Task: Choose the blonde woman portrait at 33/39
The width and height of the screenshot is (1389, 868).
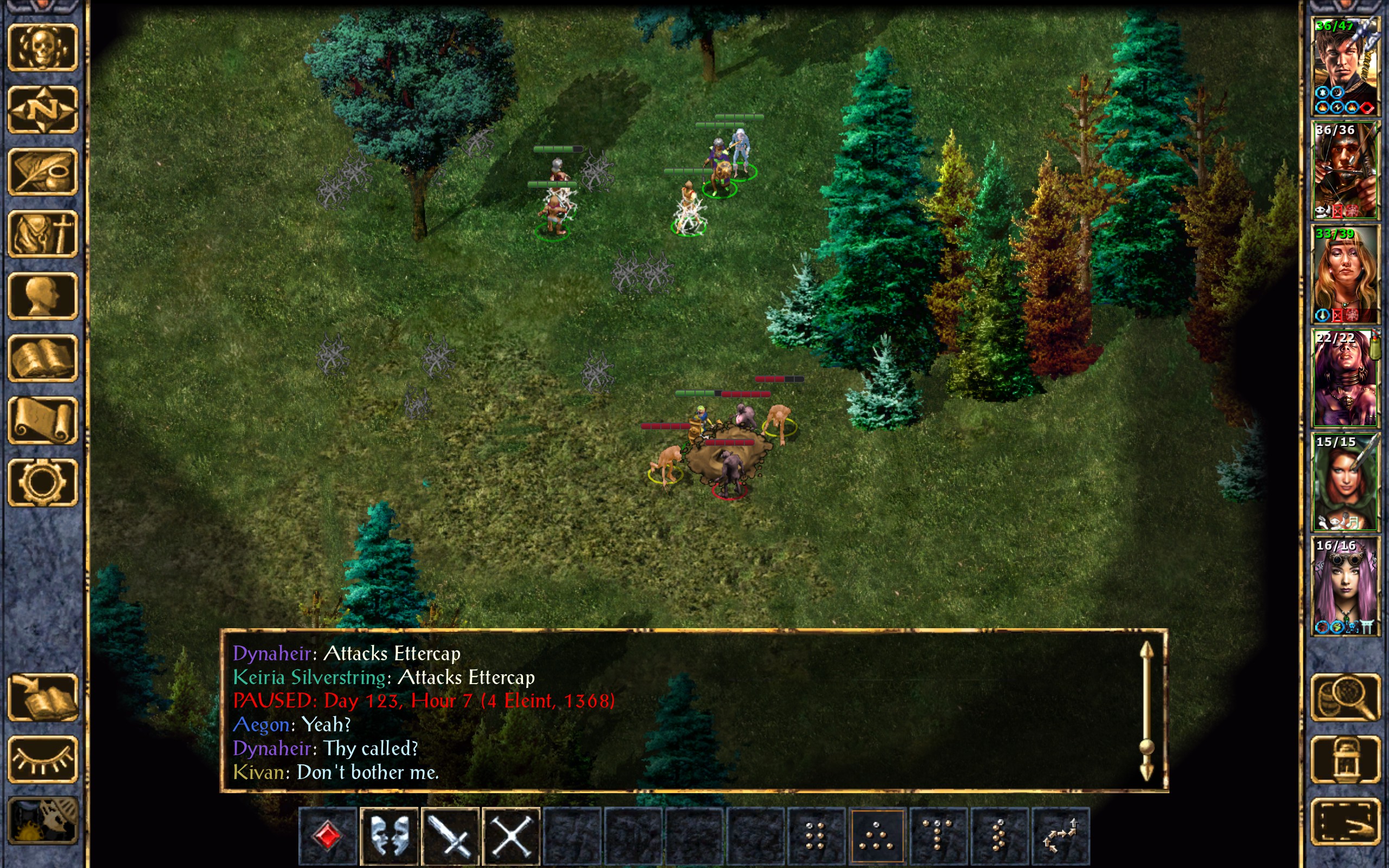Action: tap(1345, 274)
